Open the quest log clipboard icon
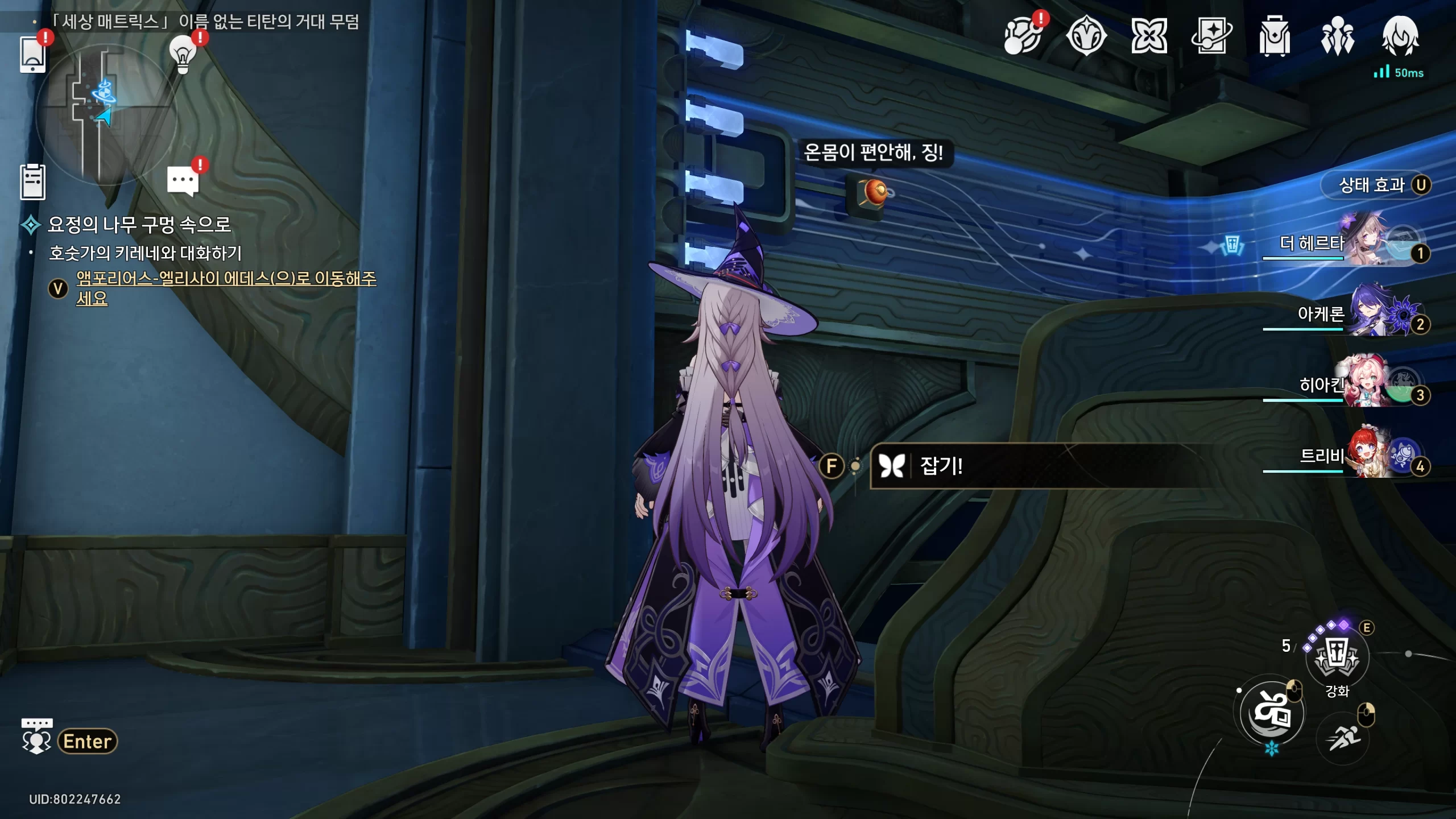The width and height of the screenshot is (1456, 819). click(32, 182)
